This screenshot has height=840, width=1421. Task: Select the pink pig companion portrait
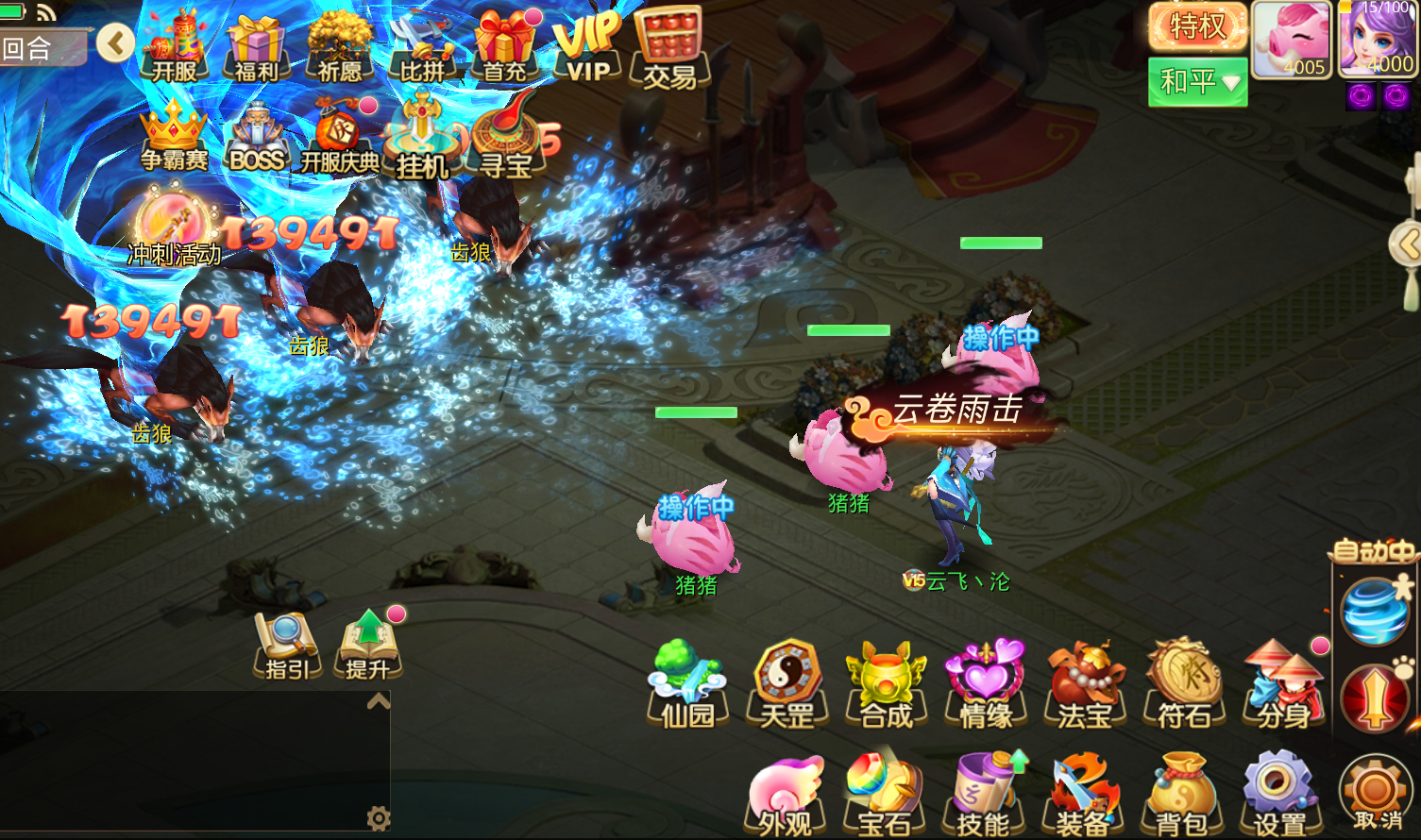(x=1291, y=38)
